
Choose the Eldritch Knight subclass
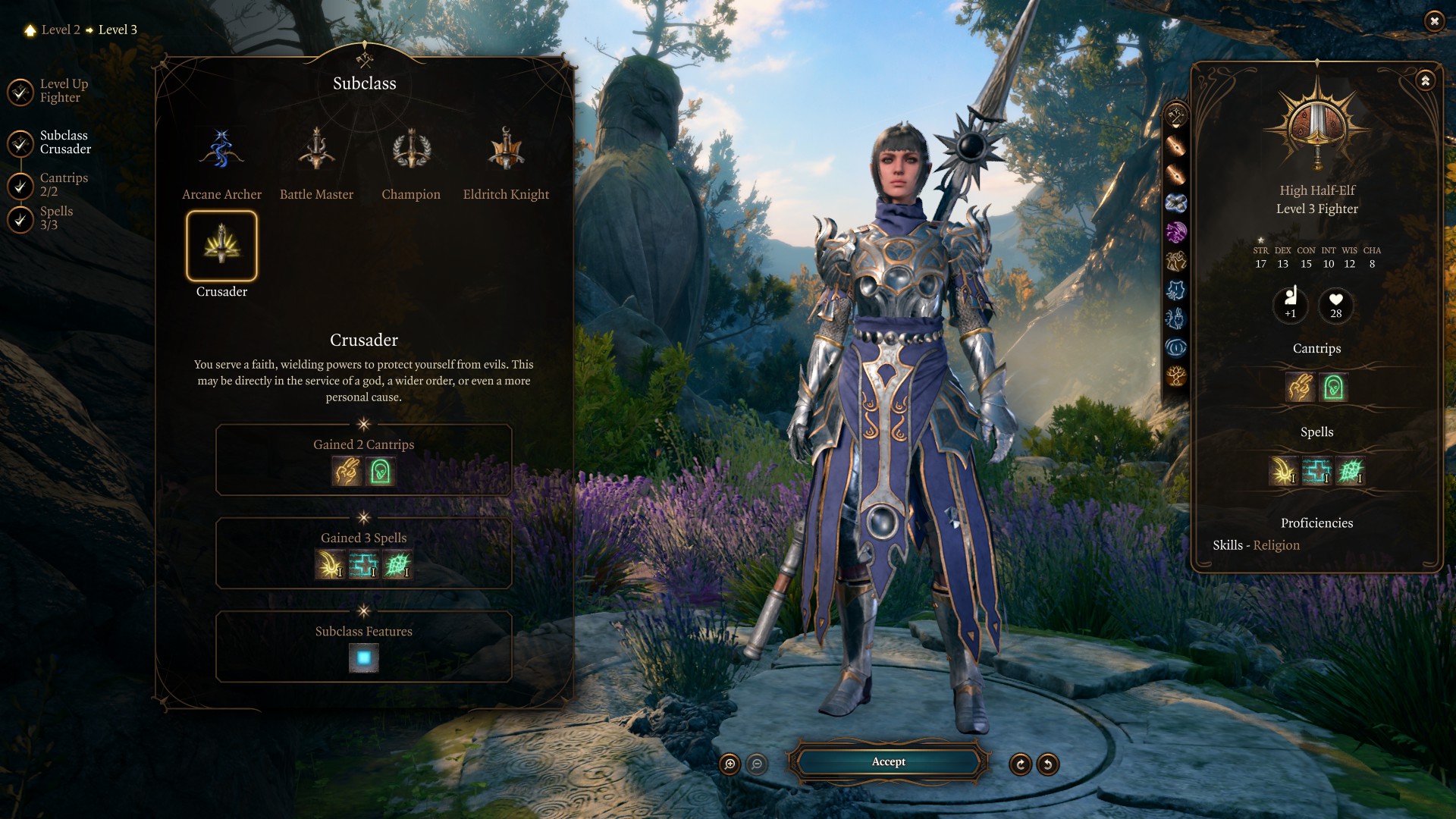pyautogui.click(x=506, y=151)
